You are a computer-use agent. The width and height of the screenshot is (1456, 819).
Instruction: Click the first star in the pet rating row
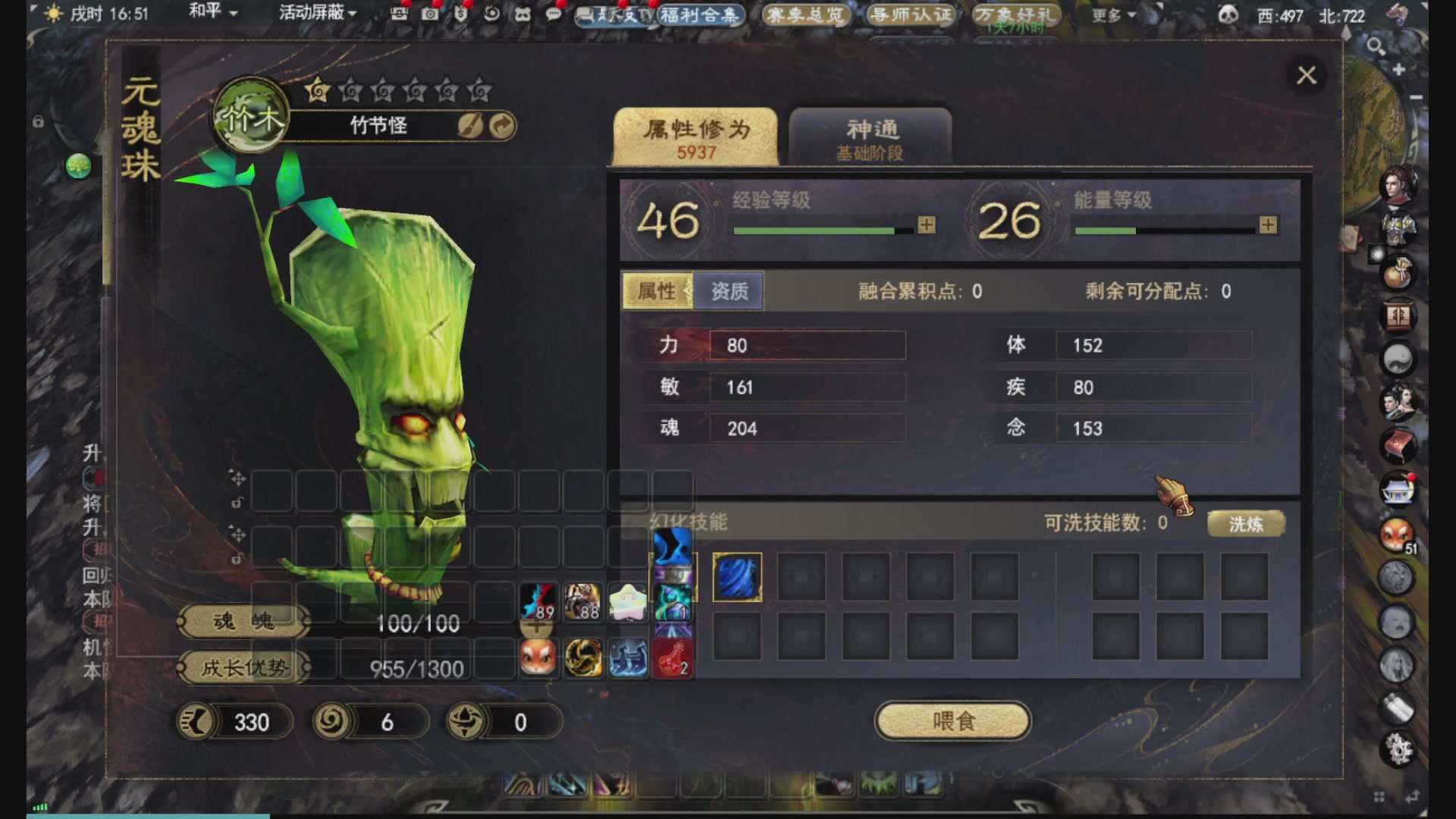317,90
